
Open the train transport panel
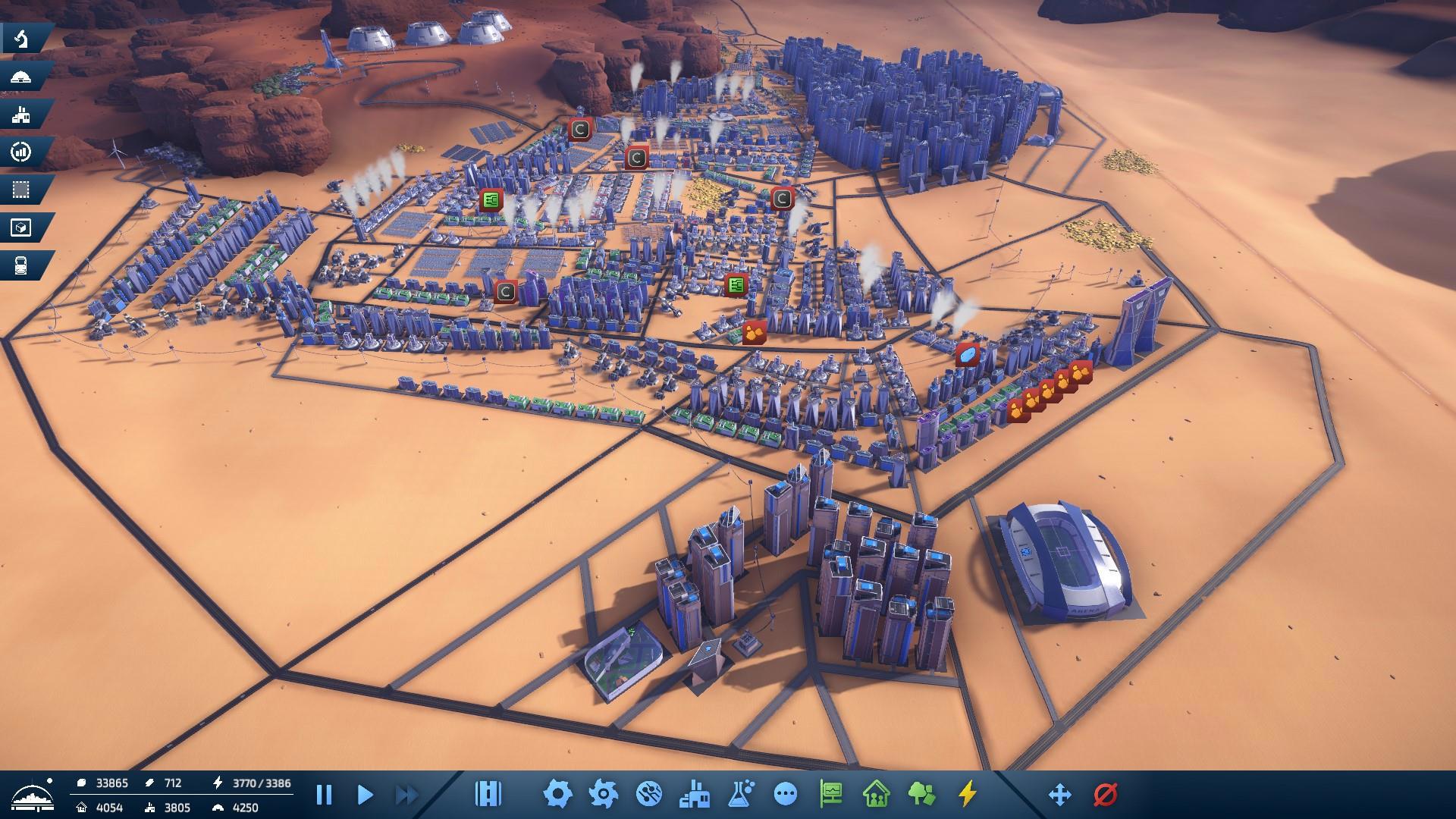(x=22, y=265)
